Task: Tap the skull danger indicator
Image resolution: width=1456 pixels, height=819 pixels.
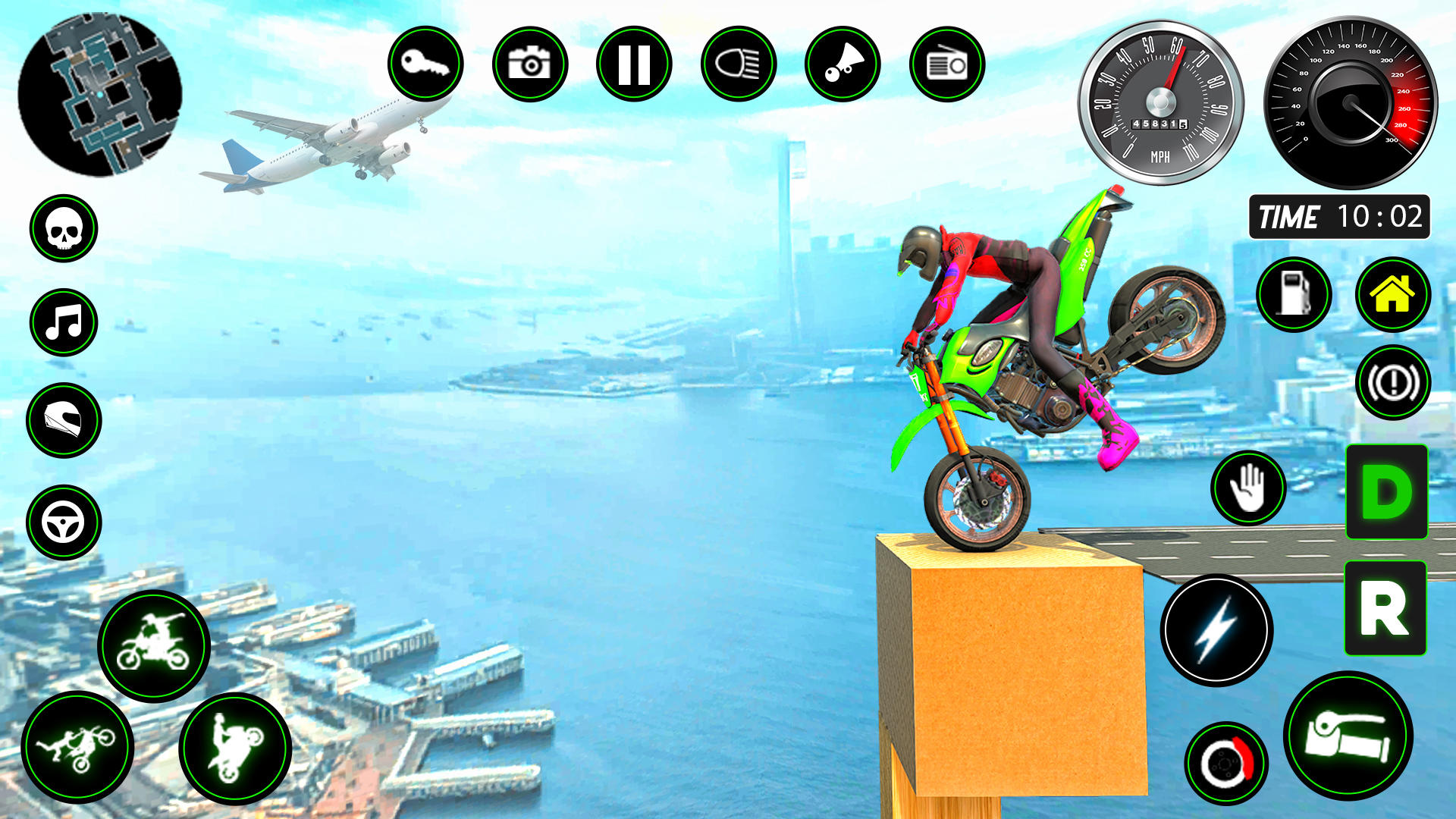Action: (x=64, y=231)
